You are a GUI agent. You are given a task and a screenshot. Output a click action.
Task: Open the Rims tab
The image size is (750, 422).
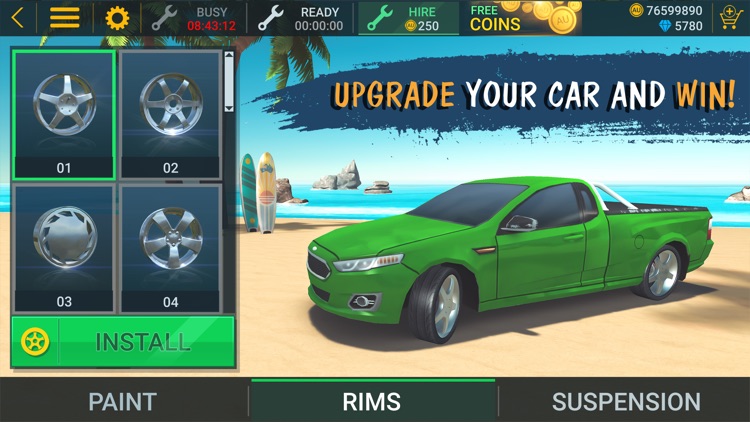372,402
